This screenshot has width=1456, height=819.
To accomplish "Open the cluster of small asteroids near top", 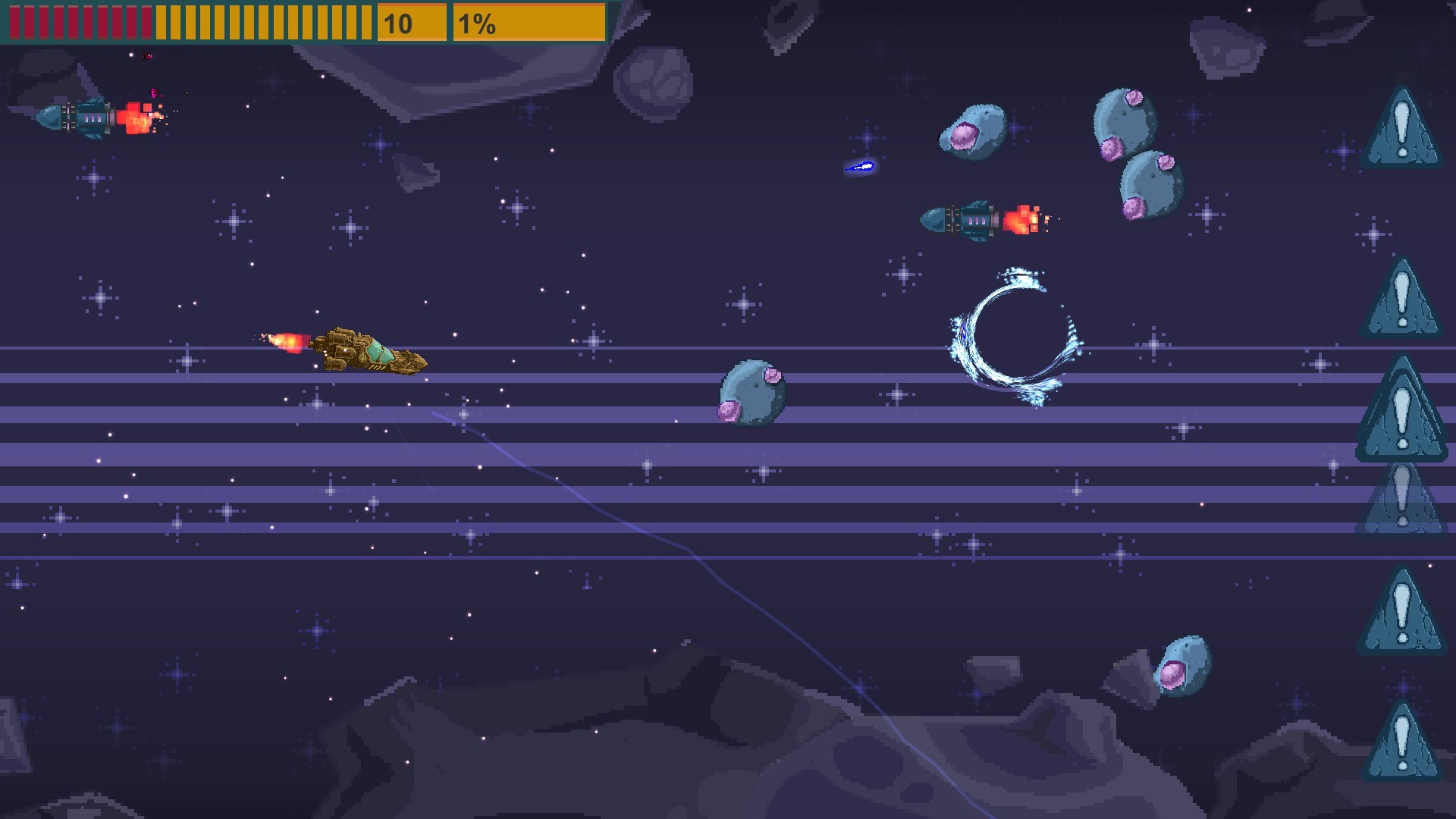I will [x=974, y=133].
